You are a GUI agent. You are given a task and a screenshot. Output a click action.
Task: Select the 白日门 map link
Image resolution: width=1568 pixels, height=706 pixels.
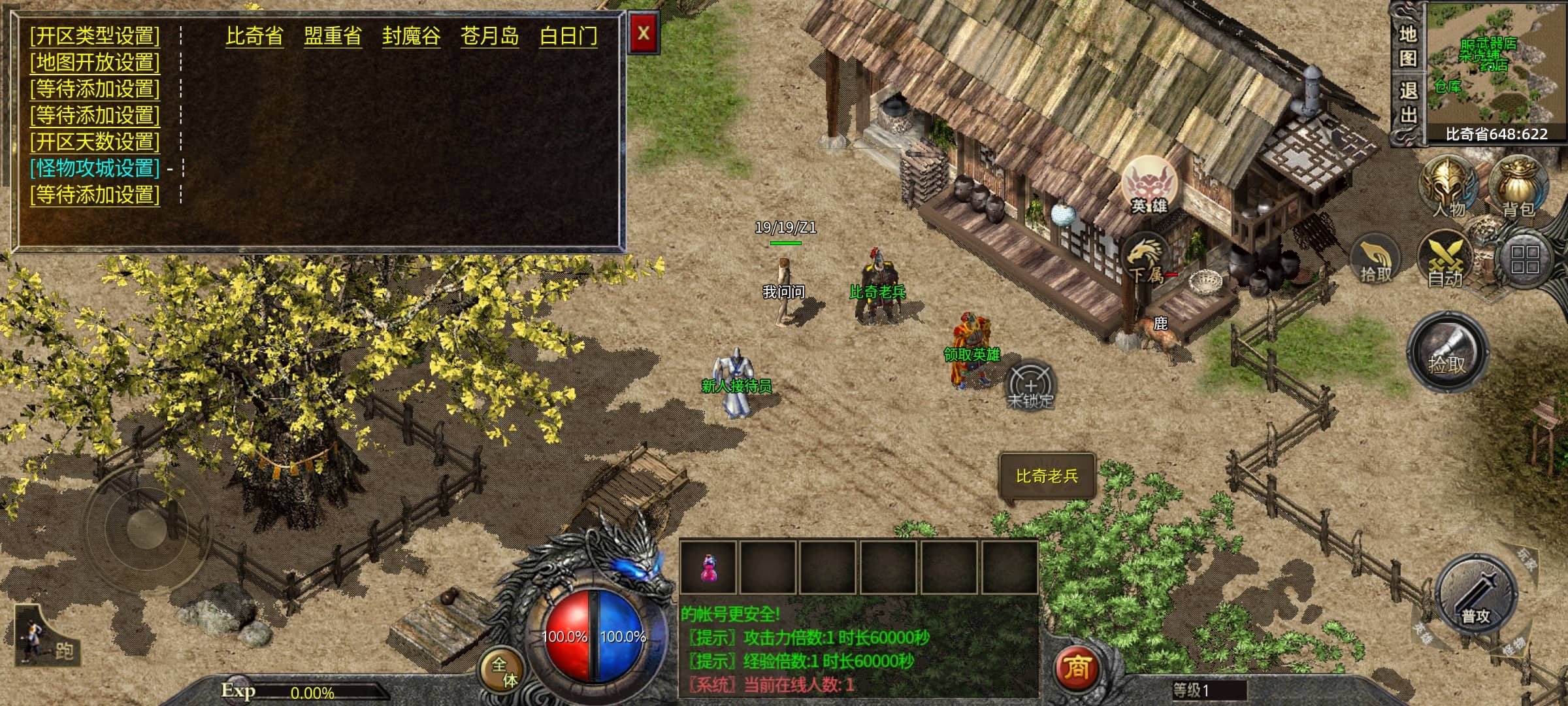[568, 36]
